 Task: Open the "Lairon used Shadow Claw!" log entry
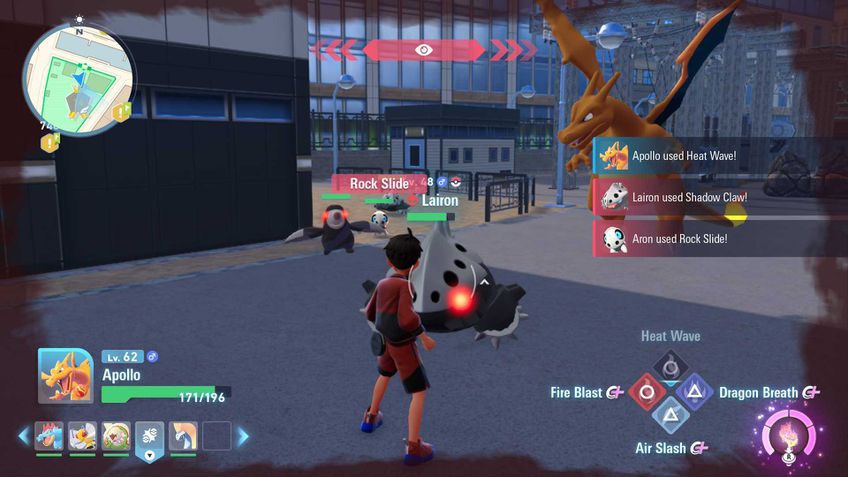(x=720, y=197)
